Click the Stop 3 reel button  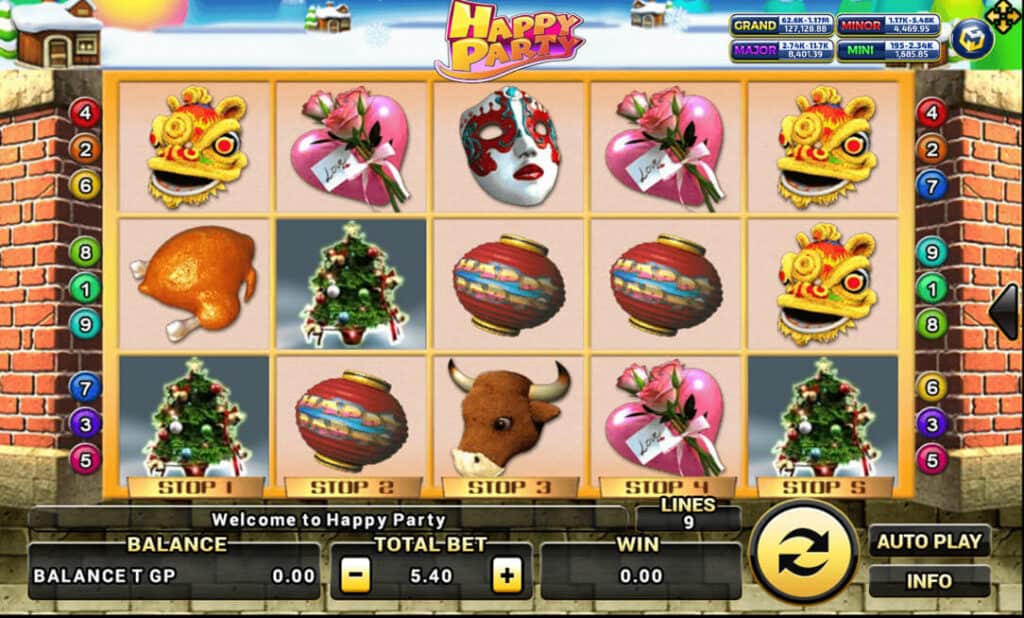click(x=510, y=488)
